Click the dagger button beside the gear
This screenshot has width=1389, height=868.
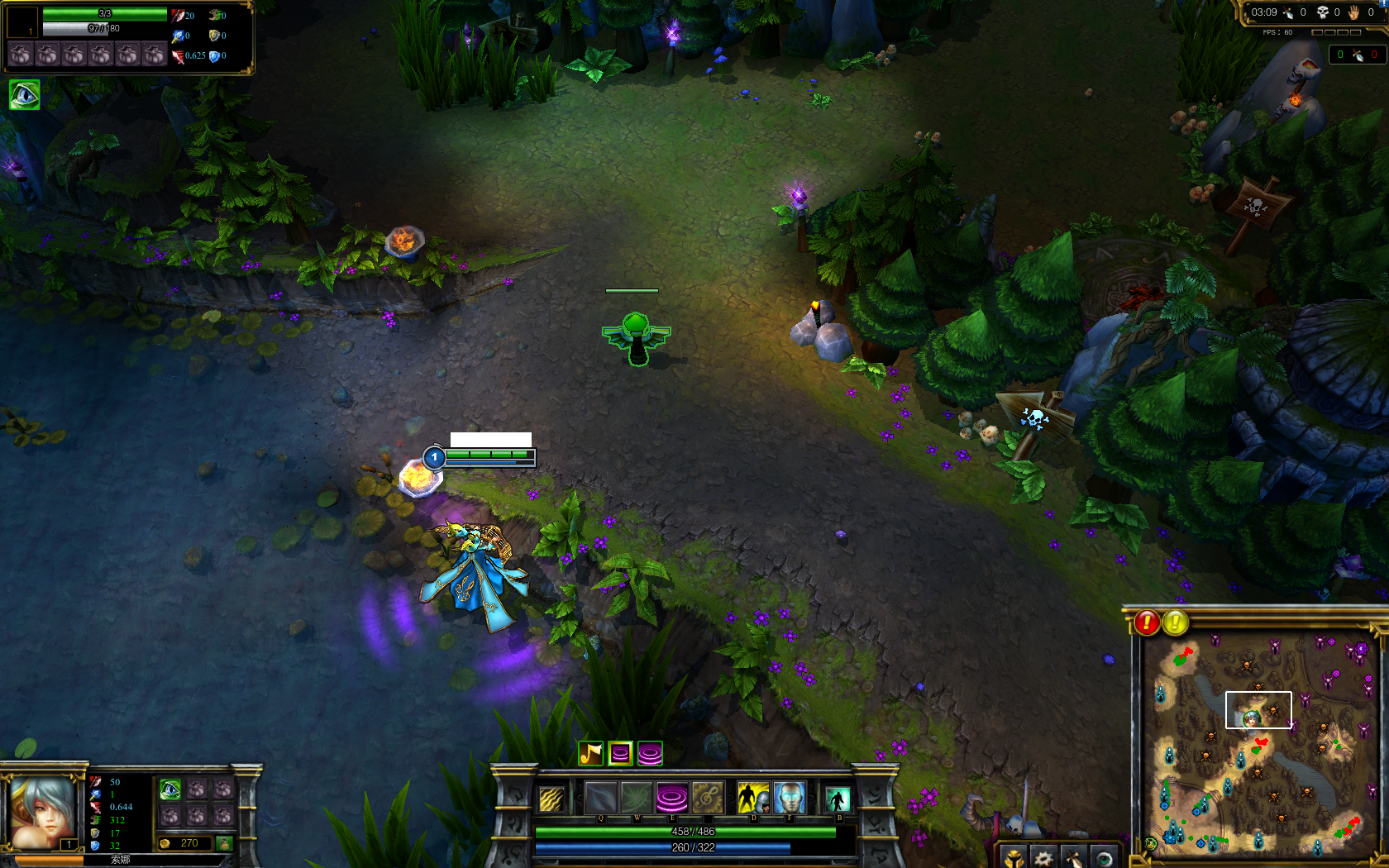point(1073,857)
